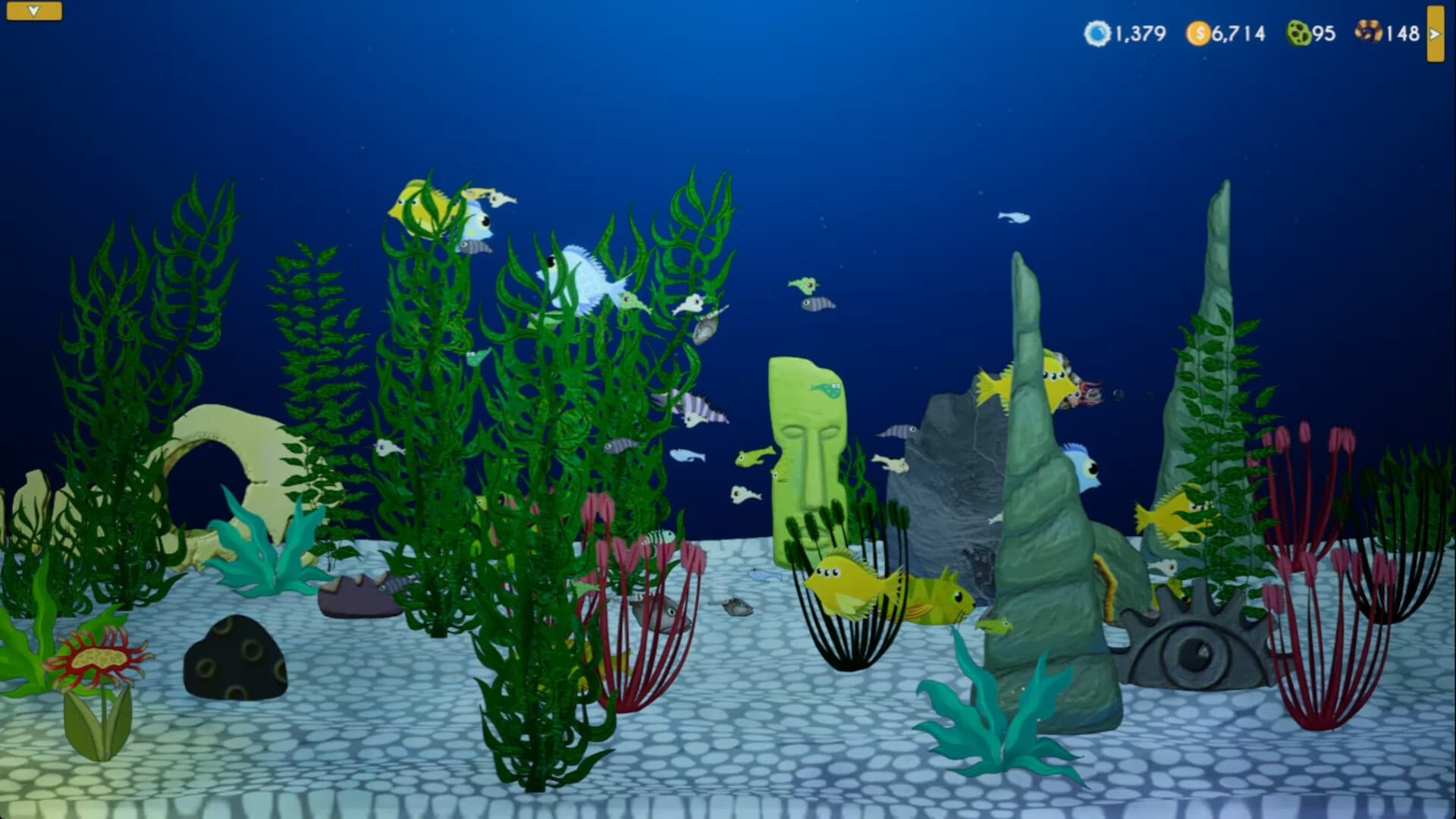Screen dimensions: 1456x819
Task: Expand the panel with the right arrow
Action: coord(1437,33)
